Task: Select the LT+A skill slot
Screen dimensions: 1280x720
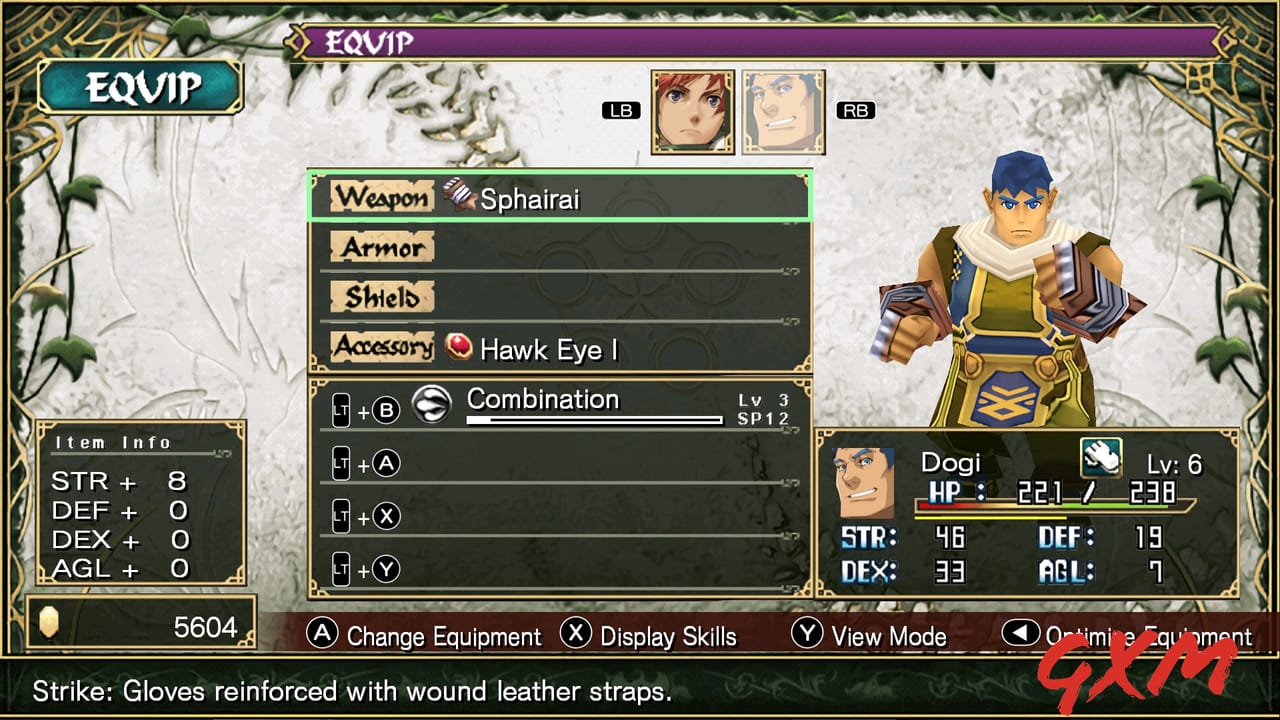Action: pyautogui.click(x=383, y=463)
